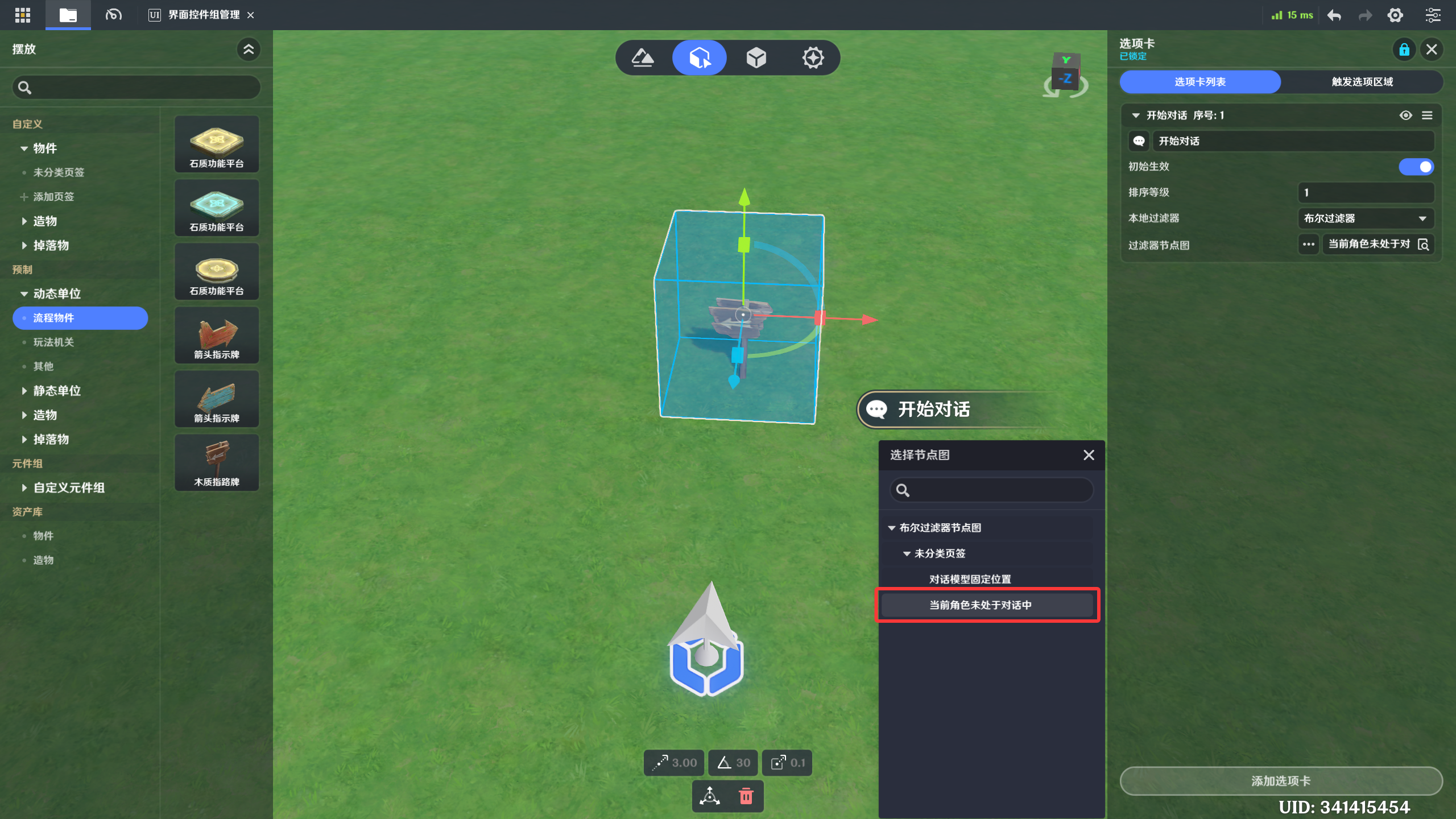The height and width of the screenshot is (819, 1456).
Task: Toggle the eye visibility icon for 开始对话
Action: [x=1405, y=115]
